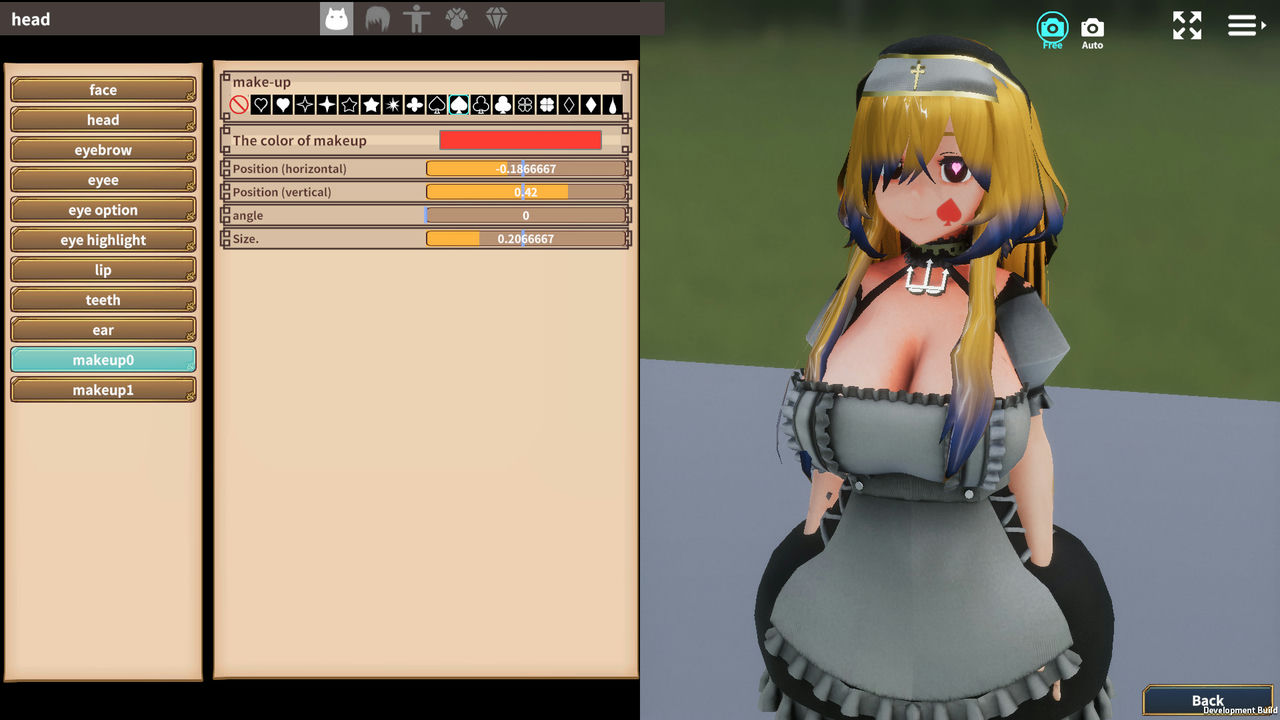Screen dimensions: 1280x720
Task: Select the hair customization icon
Action: point(377,18)
